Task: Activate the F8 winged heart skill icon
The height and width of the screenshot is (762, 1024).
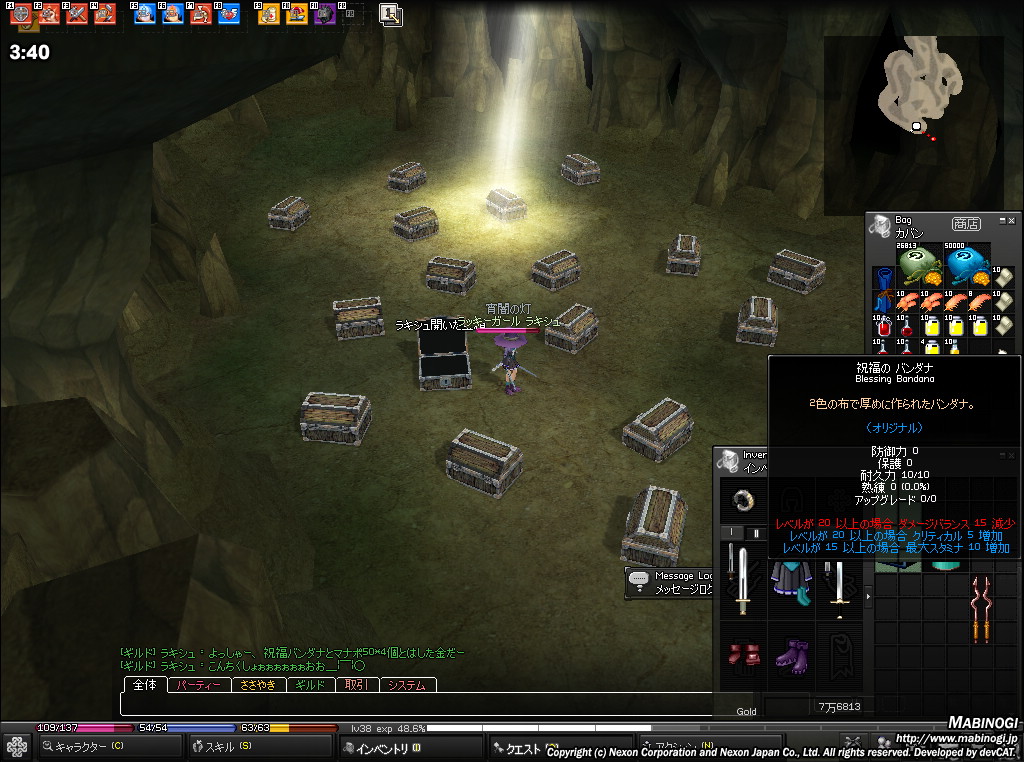Action: 229,14
